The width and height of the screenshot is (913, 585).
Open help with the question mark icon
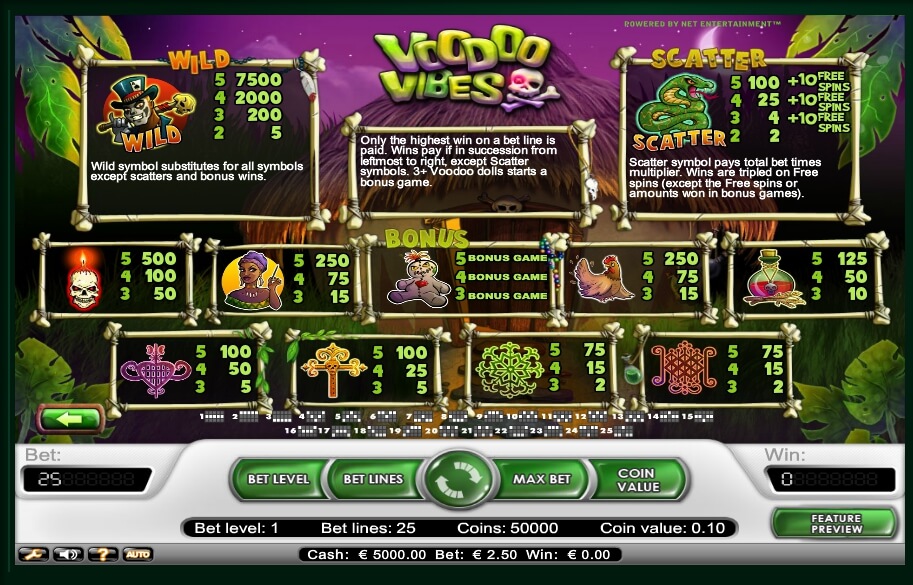click(x=103, y=553)
